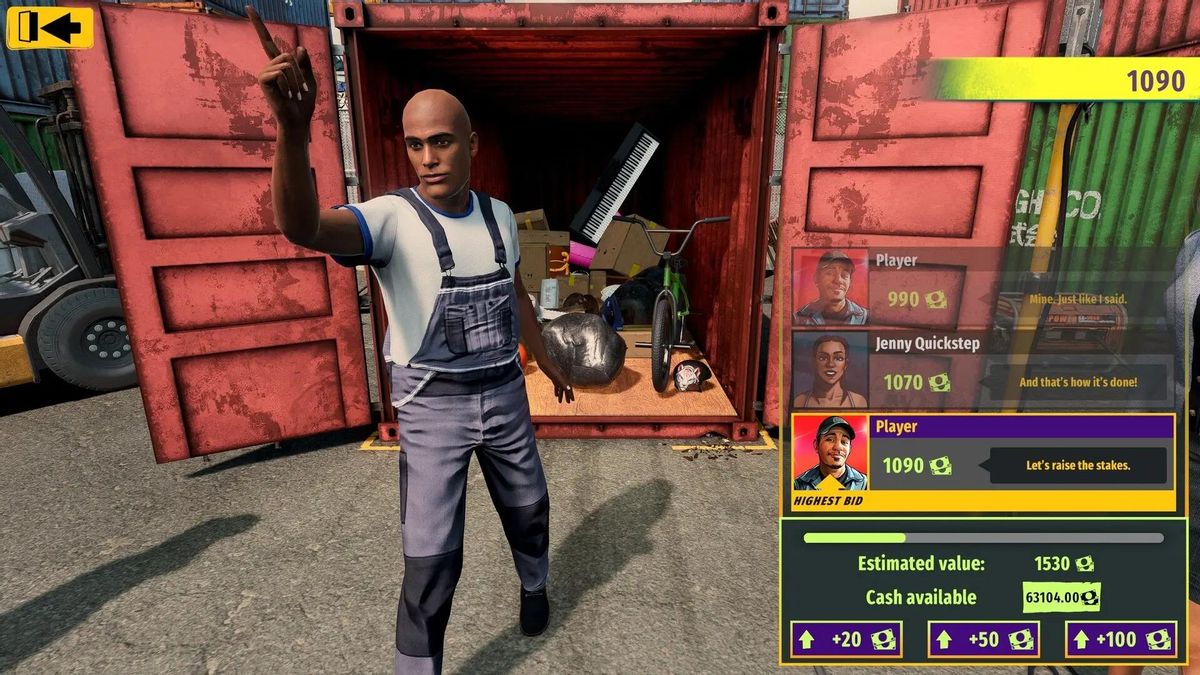Raise the bid by +20
Image resolution: width=1200 pixels, height=675 pixels.
pos(846,639)
